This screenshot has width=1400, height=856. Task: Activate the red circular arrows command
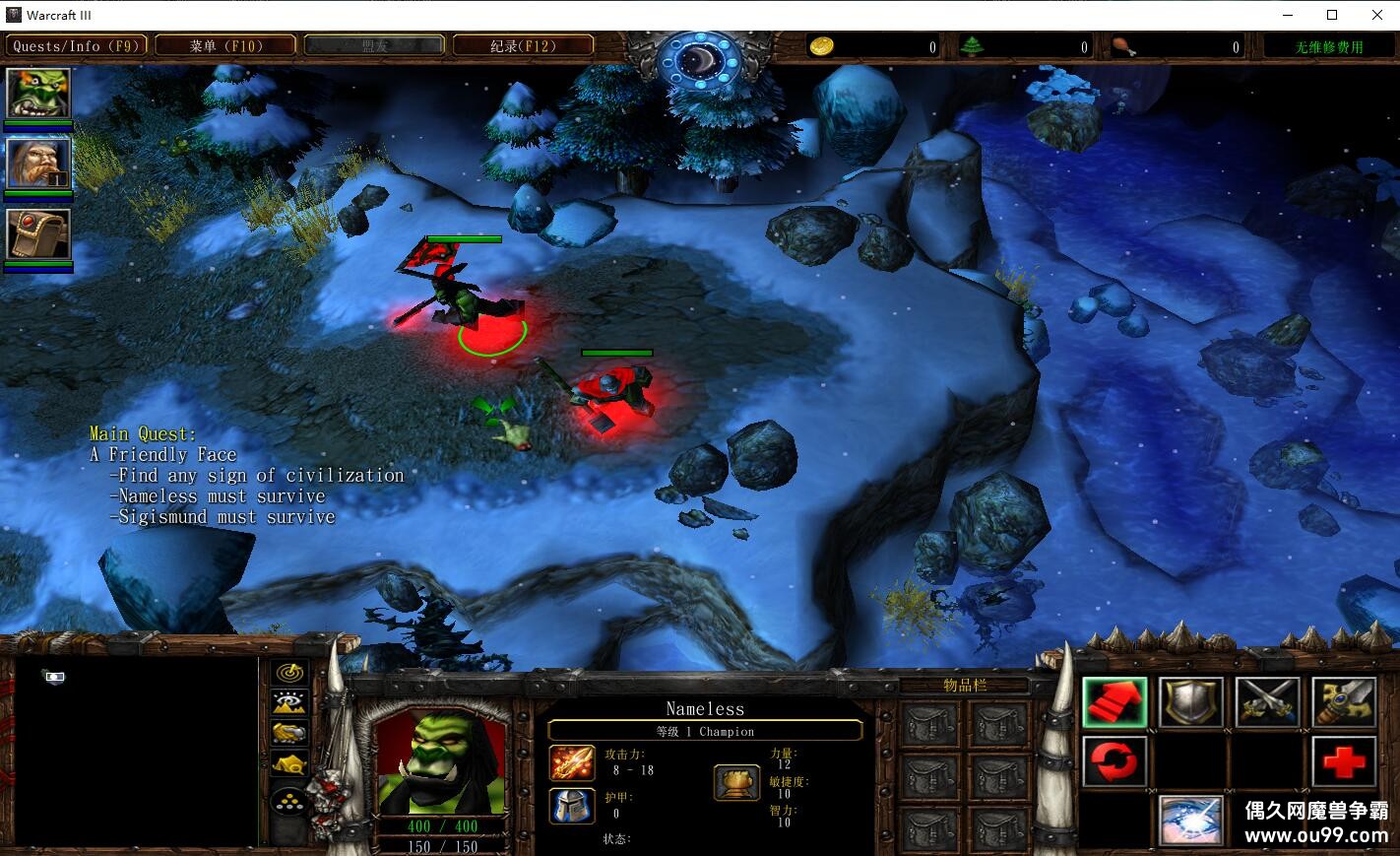1114,762
